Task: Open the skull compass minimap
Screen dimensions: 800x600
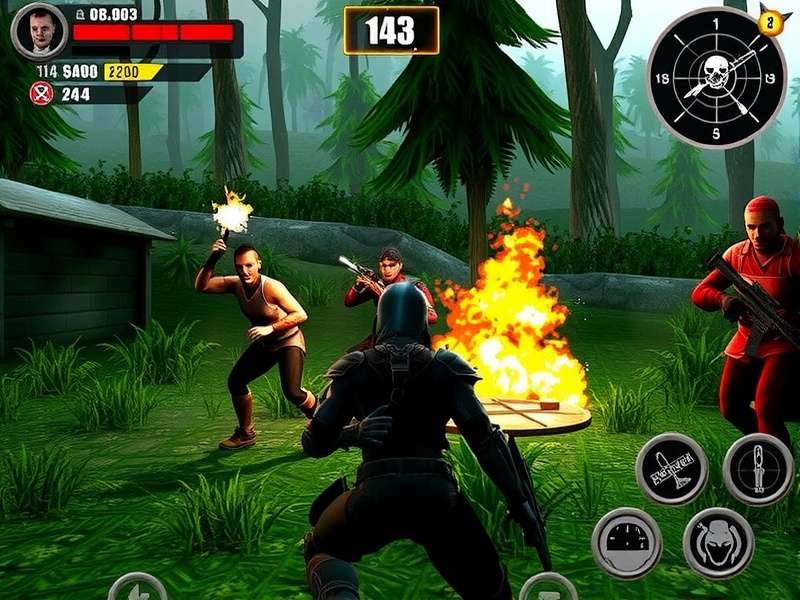Action: click(717, 78)
